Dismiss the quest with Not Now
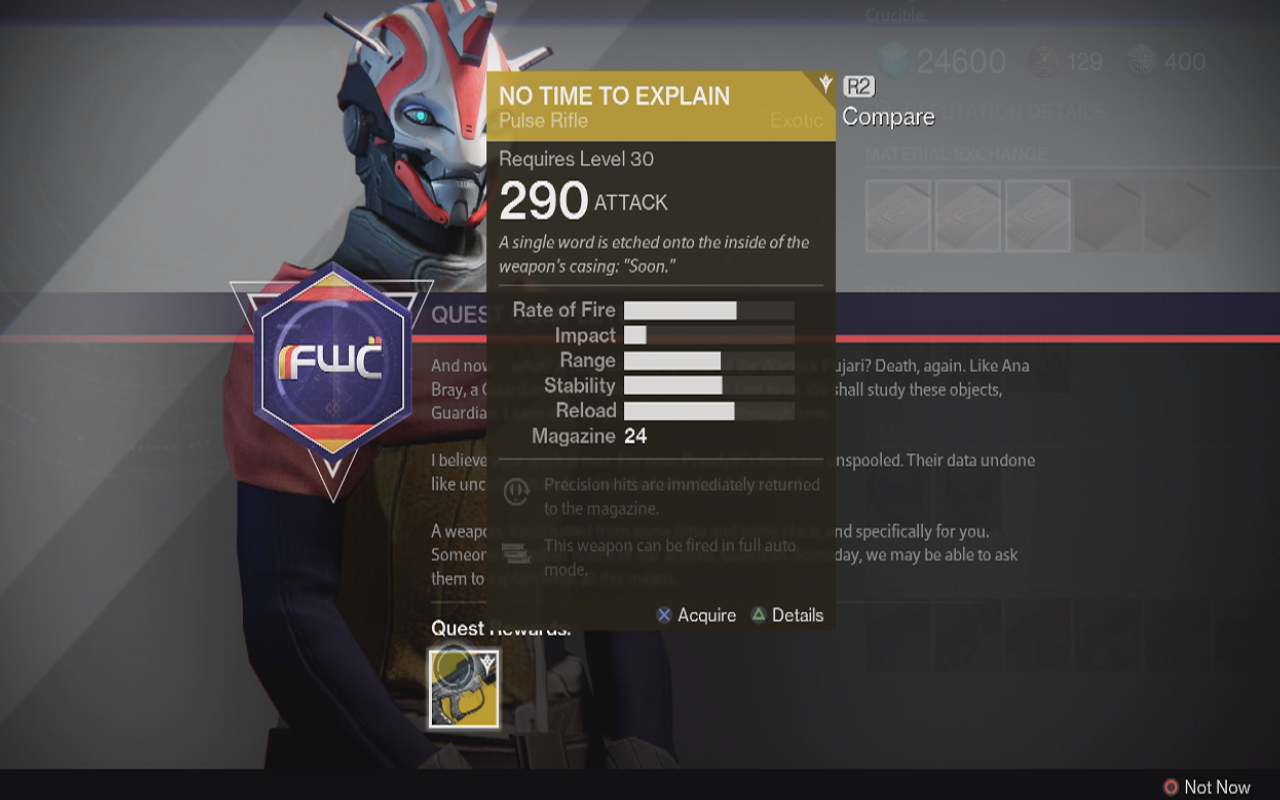This screenshot has height=800, width=1280. pos(1206,787)
